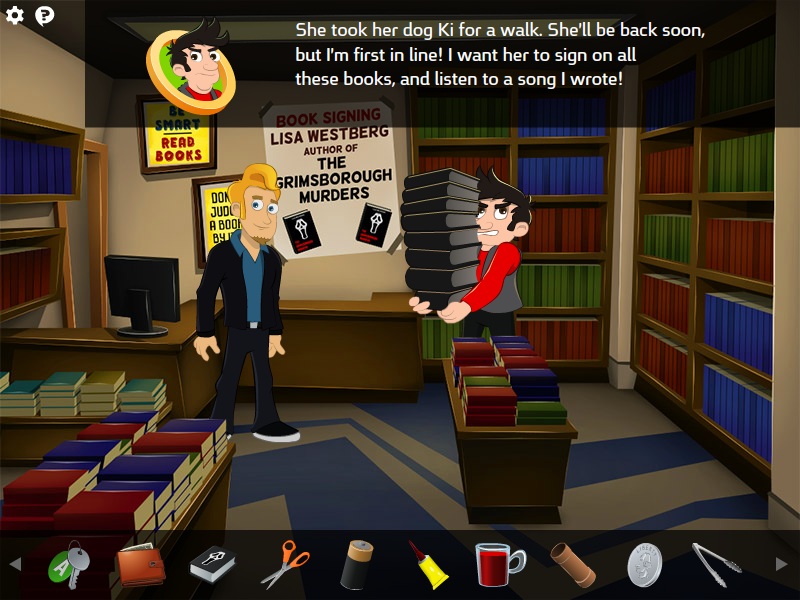
Task: Open the help hint bubble
Action: click(x=45, y=16)
